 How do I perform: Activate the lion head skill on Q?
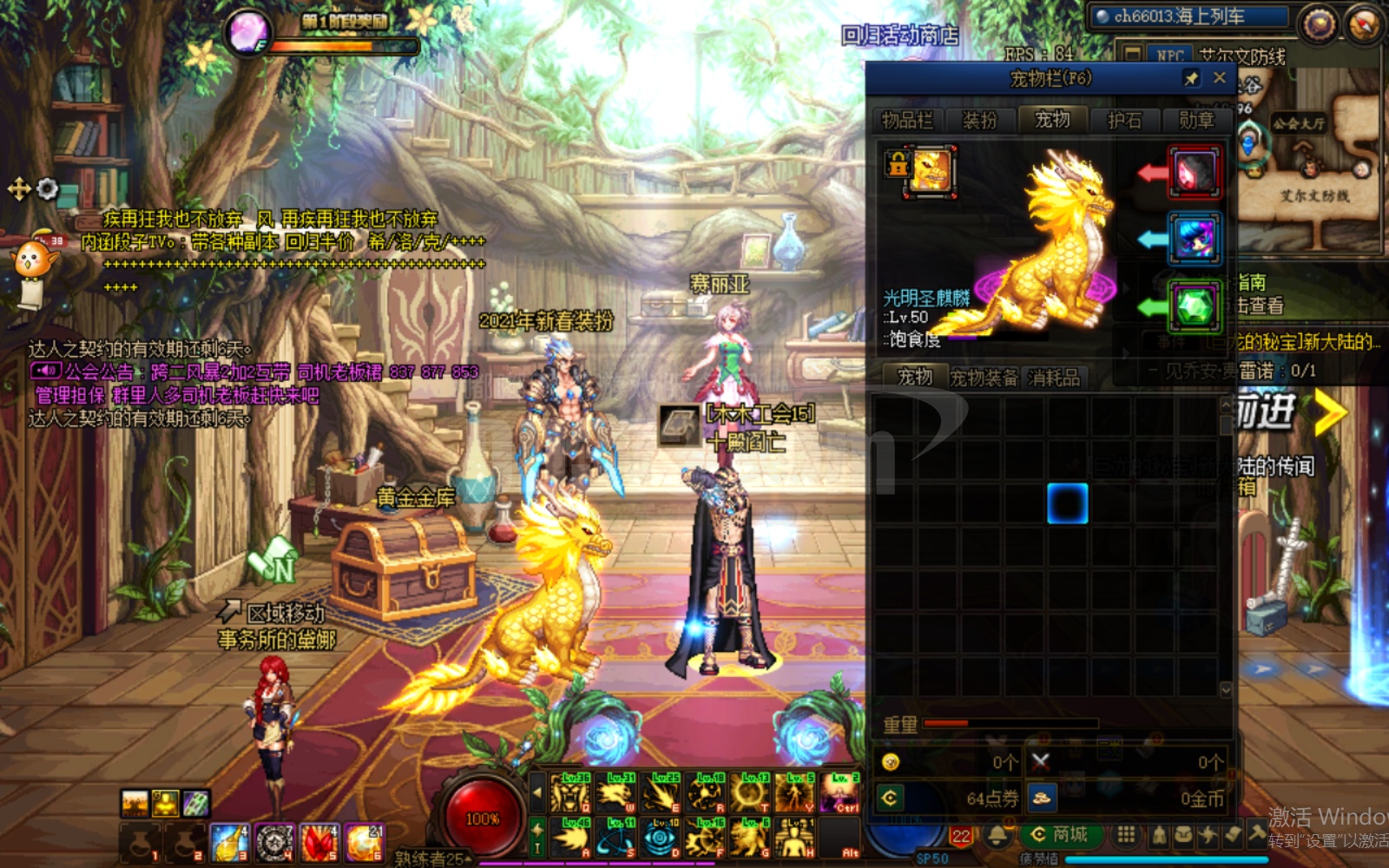coord(570,793)
